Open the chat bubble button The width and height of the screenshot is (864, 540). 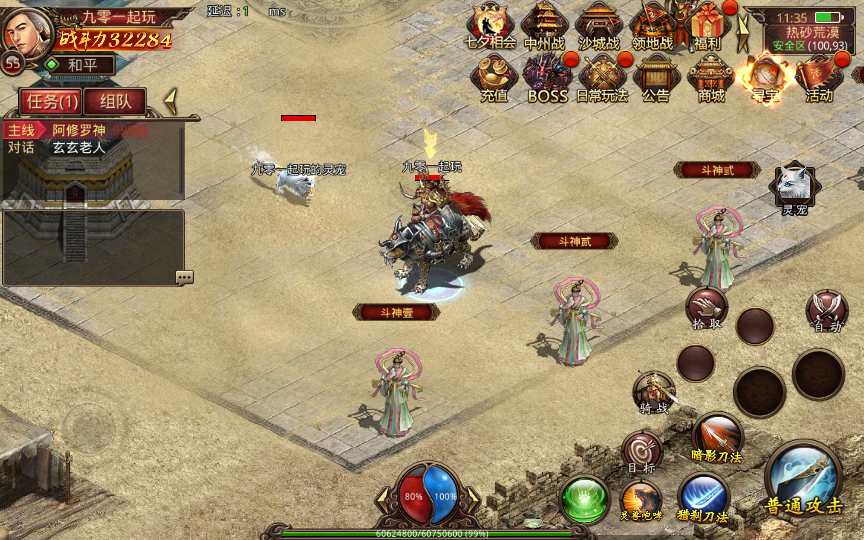(184, 277)
